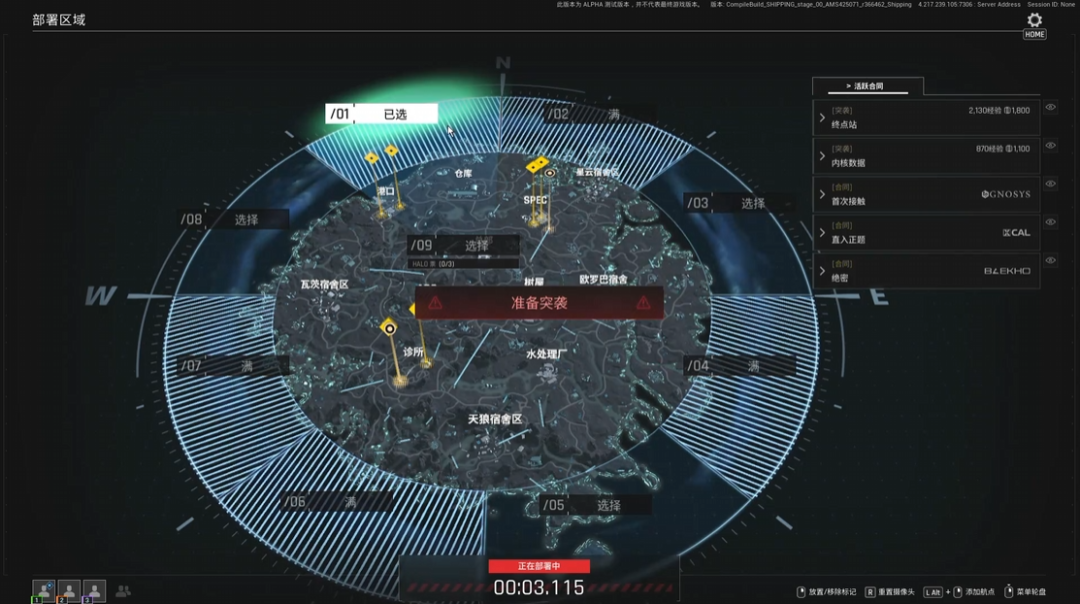Select squad member portrait number 1
Viewport: 1080px width, 604px height.
43,591
